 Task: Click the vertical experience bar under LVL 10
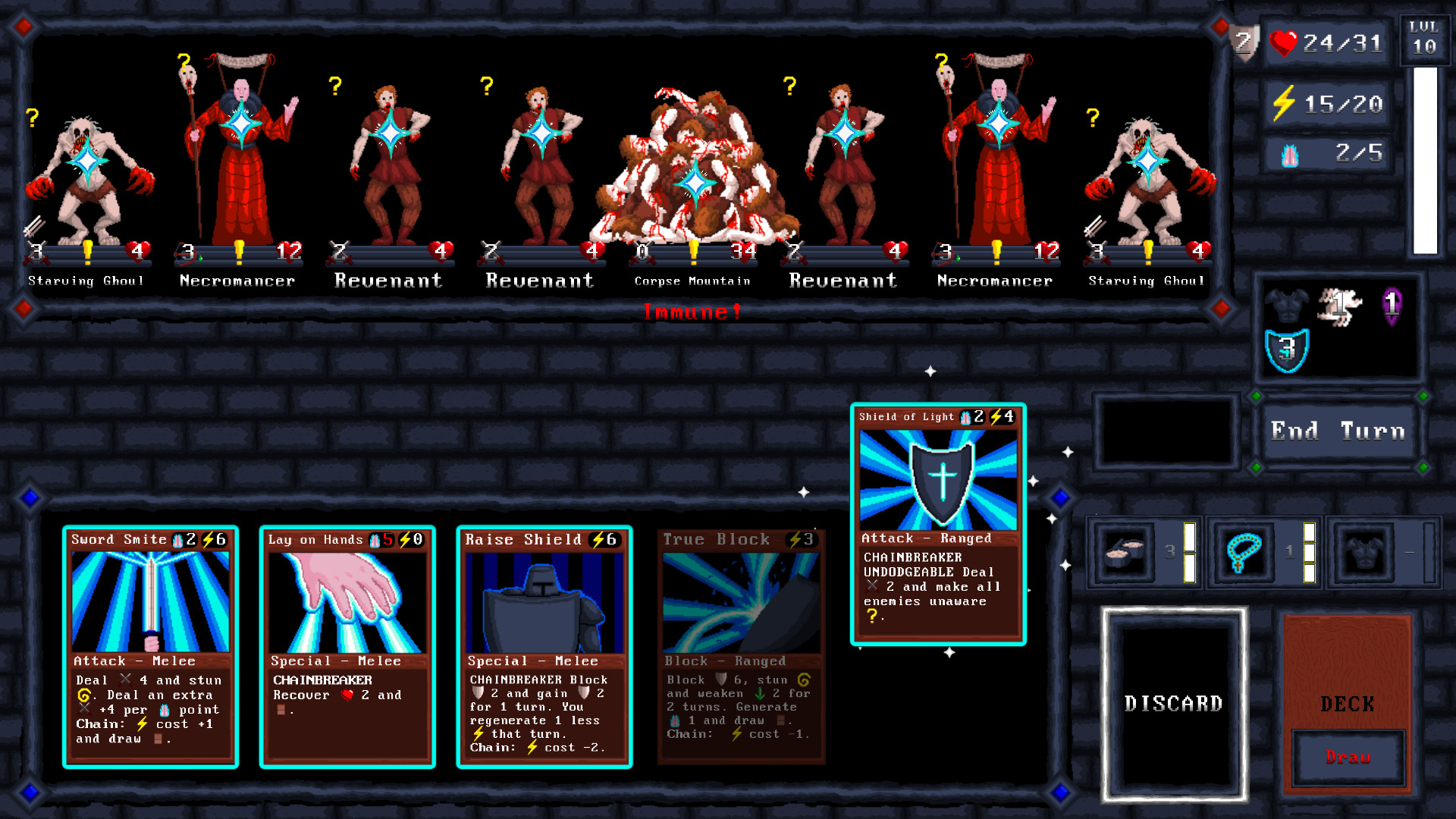click(1424, 159)
